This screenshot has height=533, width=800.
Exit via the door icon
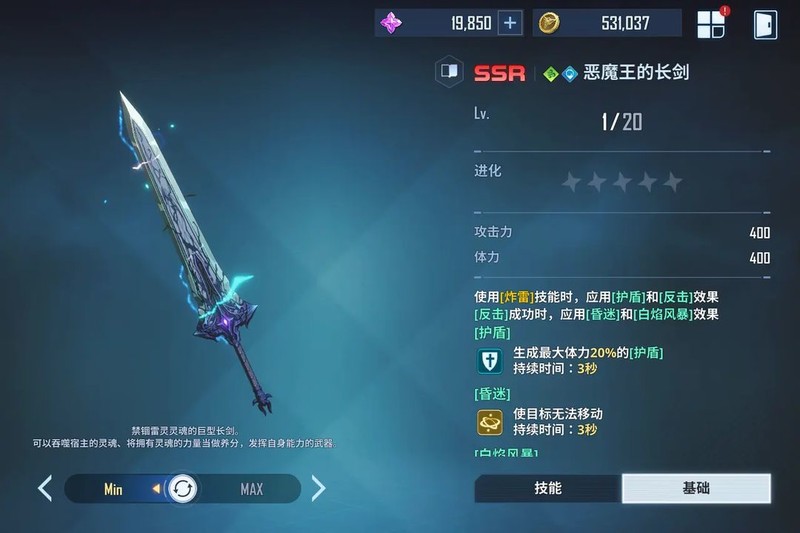click(x=766, y=24)
